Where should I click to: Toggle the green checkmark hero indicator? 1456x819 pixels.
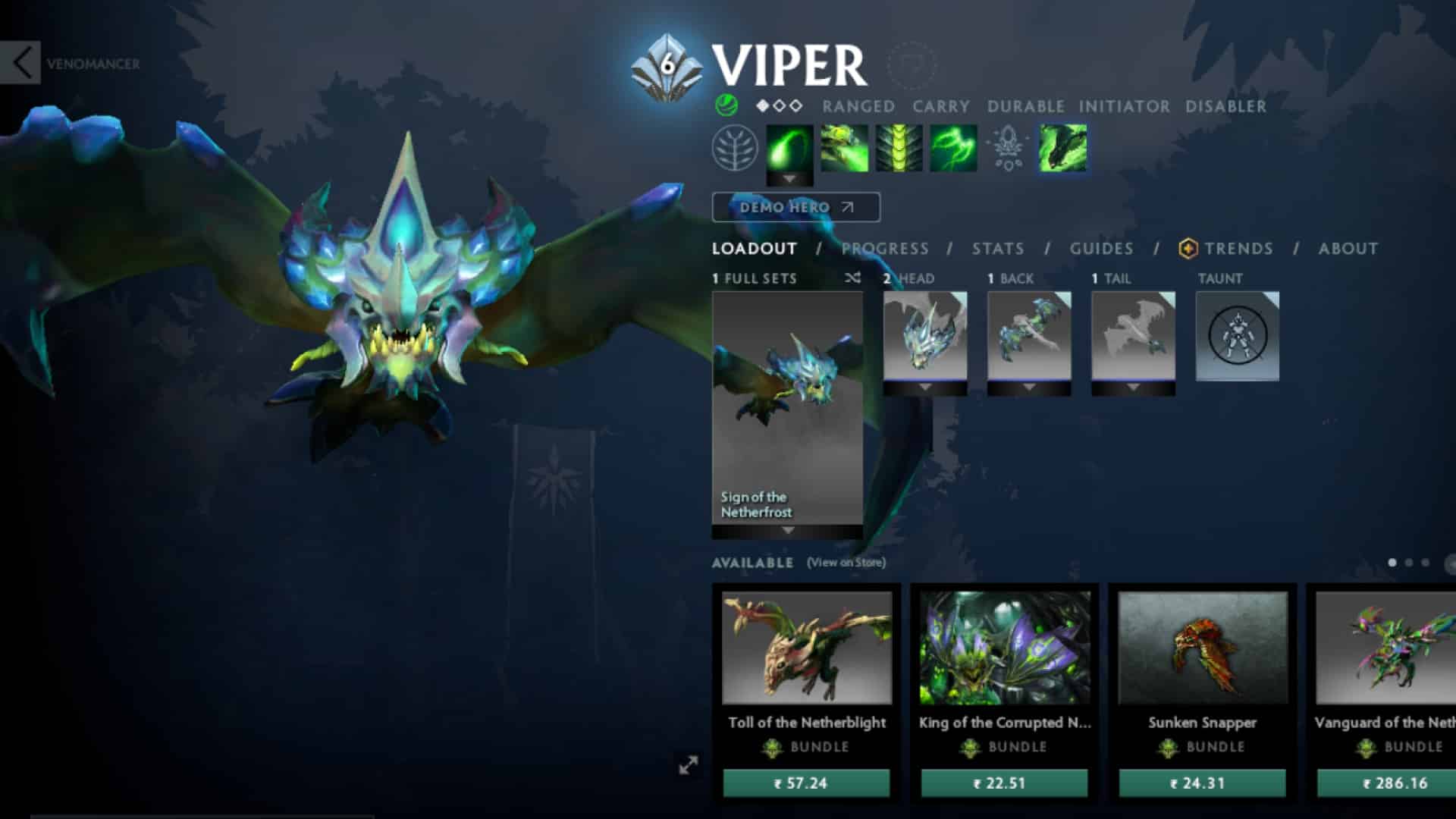pyautogui.click(x=726, y=106)
